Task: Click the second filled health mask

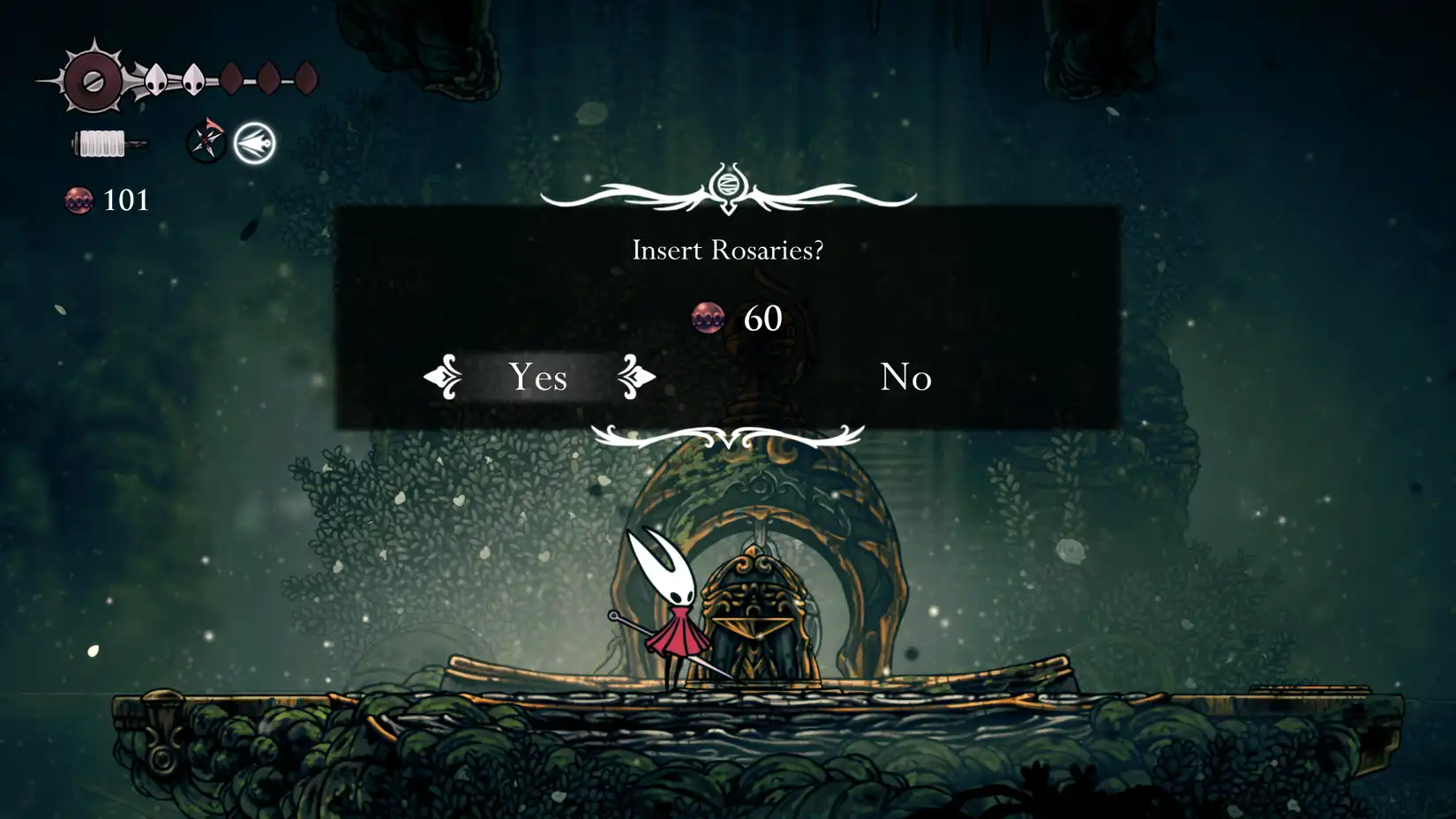Action: coord(192,79)
